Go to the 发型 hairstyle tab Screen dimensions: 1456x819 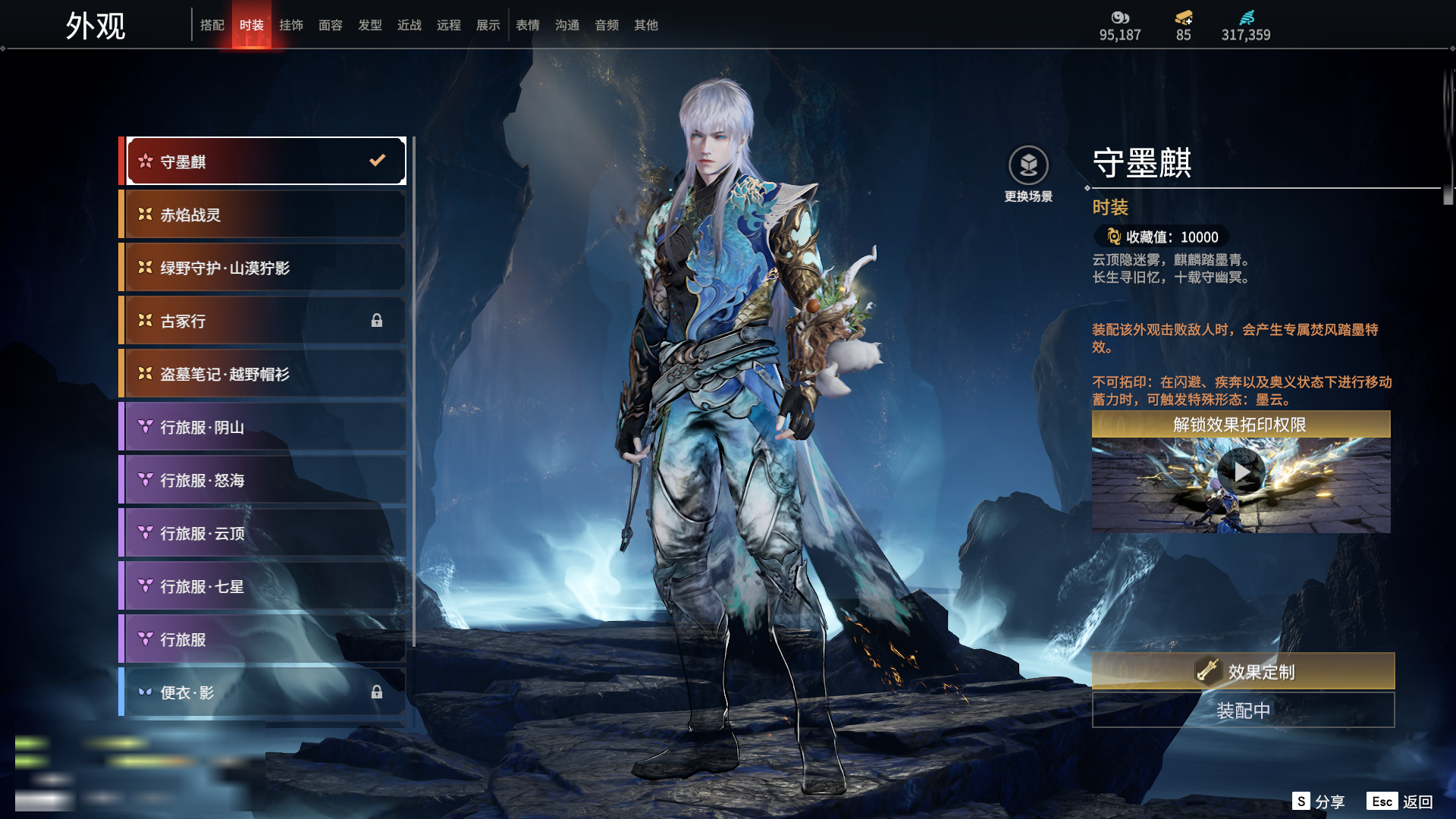coord(370,25)
